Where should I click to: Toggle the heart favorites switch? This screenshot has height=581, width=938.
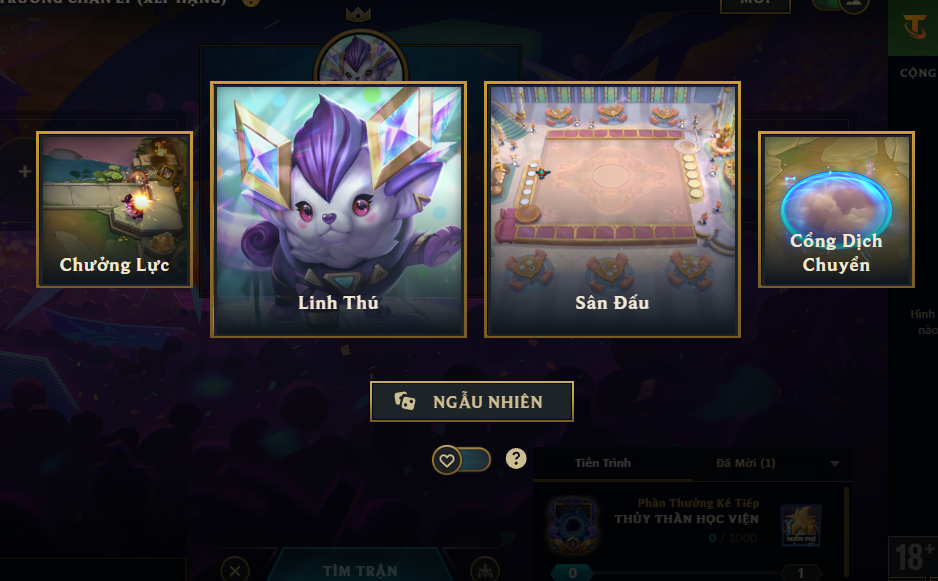(x=461, y=460)
